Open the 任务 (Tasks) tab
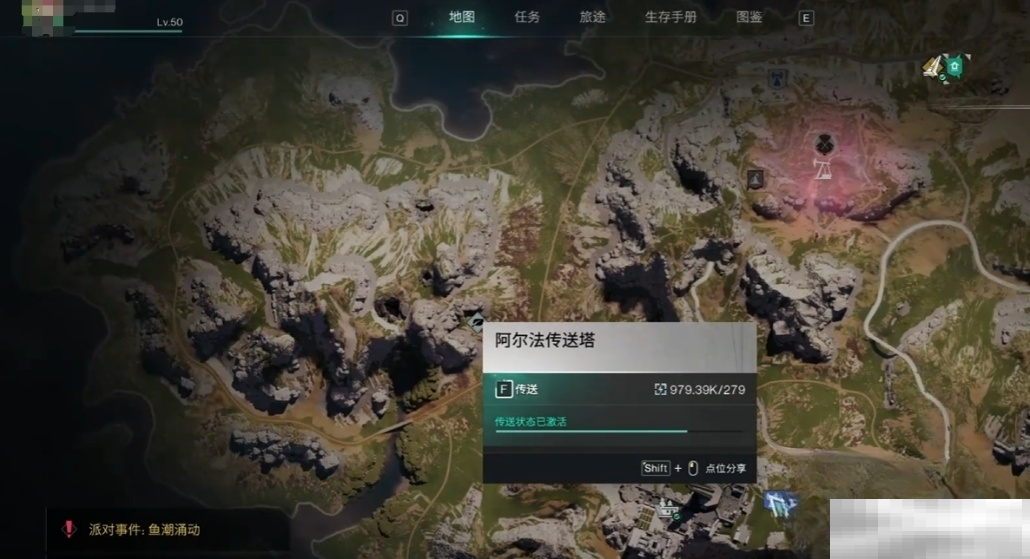Screen dimensions: 1030x559 click(x=527, y=17)
